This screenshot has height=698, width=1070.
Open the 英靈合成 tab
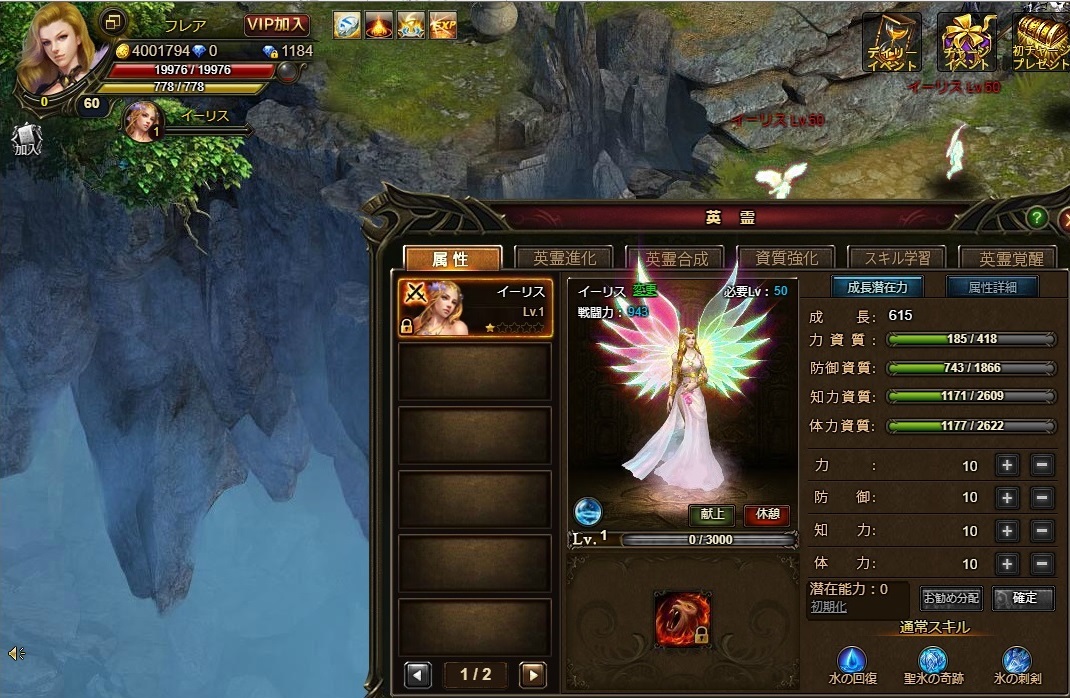676,258
